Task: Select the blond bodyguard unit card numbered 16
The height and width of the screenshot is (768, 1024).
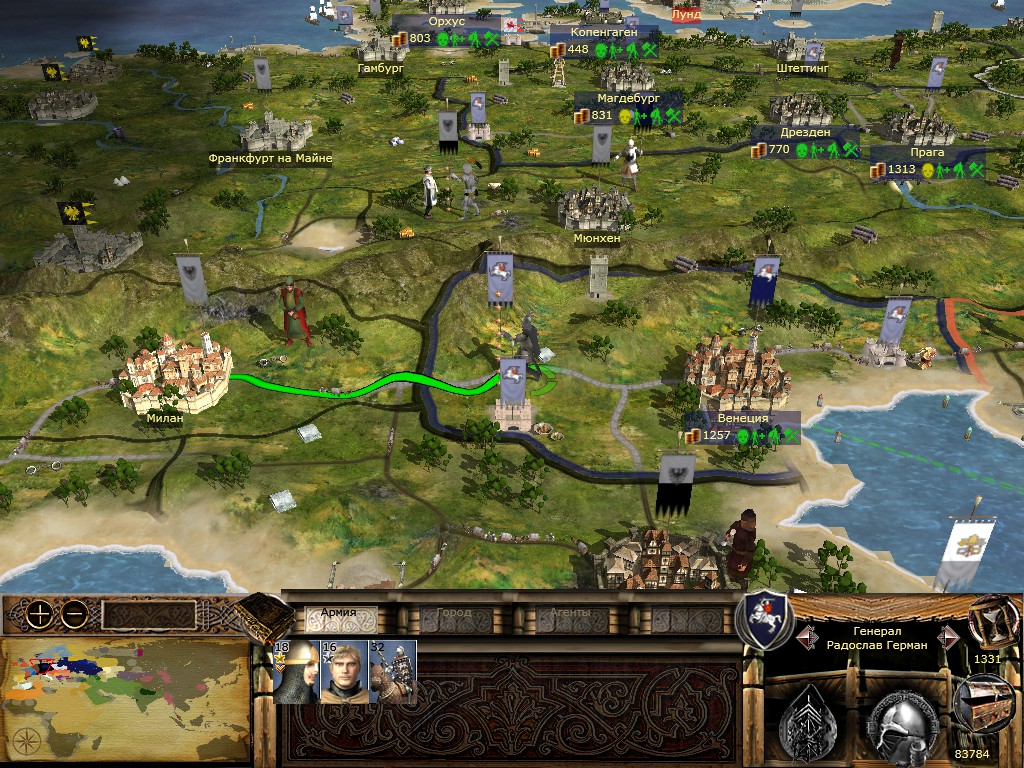Action: pos(344,672)
